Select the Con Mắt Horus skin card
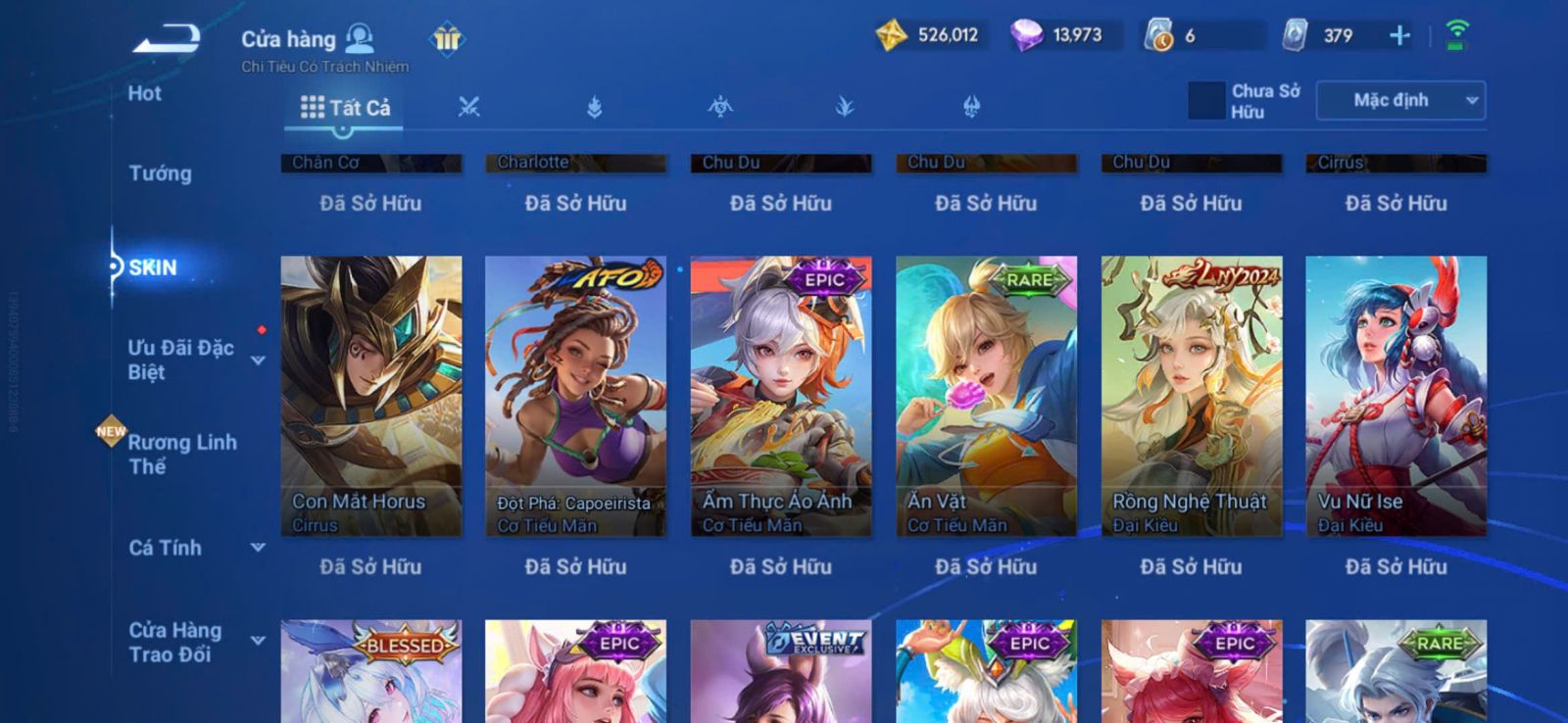Screen dimensions: 1568x723 click(370, 396)
